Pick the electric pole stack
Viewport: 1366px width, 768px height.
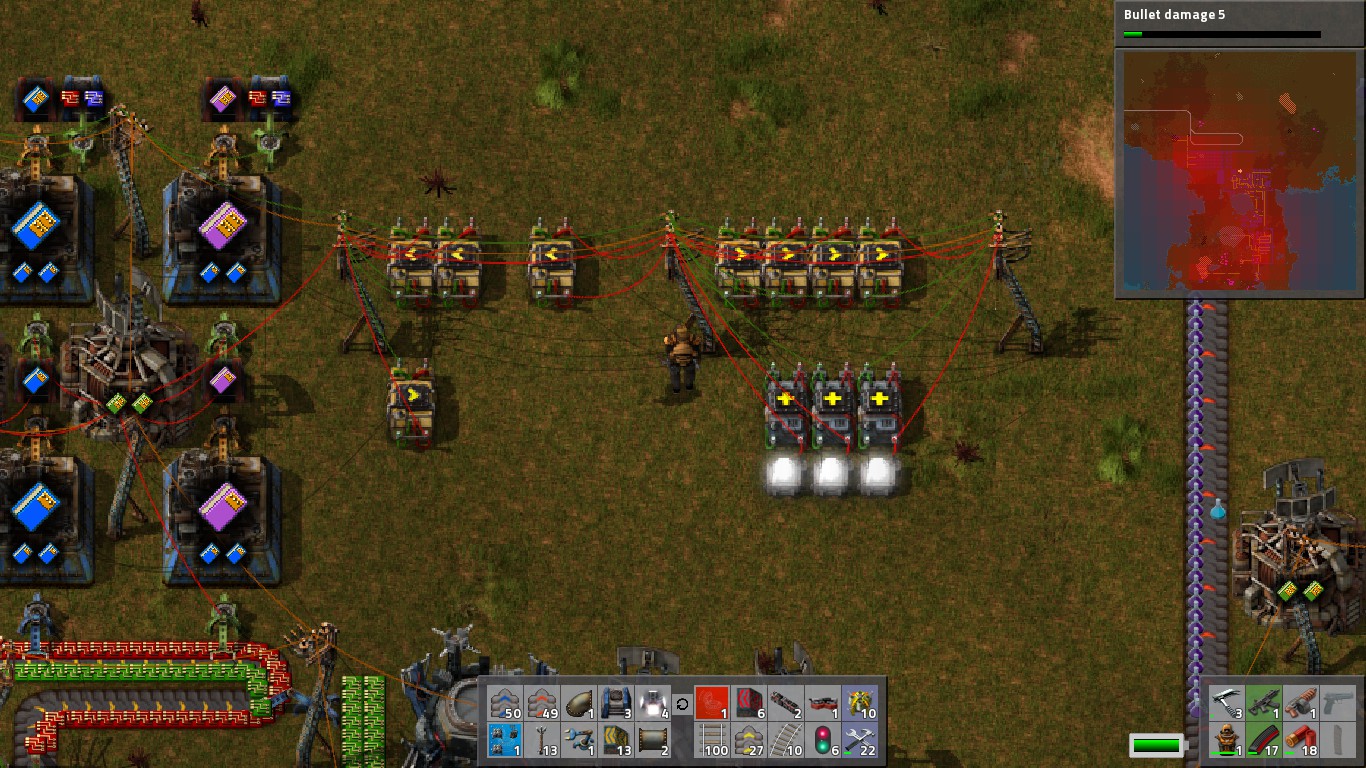tap(543, 740)
